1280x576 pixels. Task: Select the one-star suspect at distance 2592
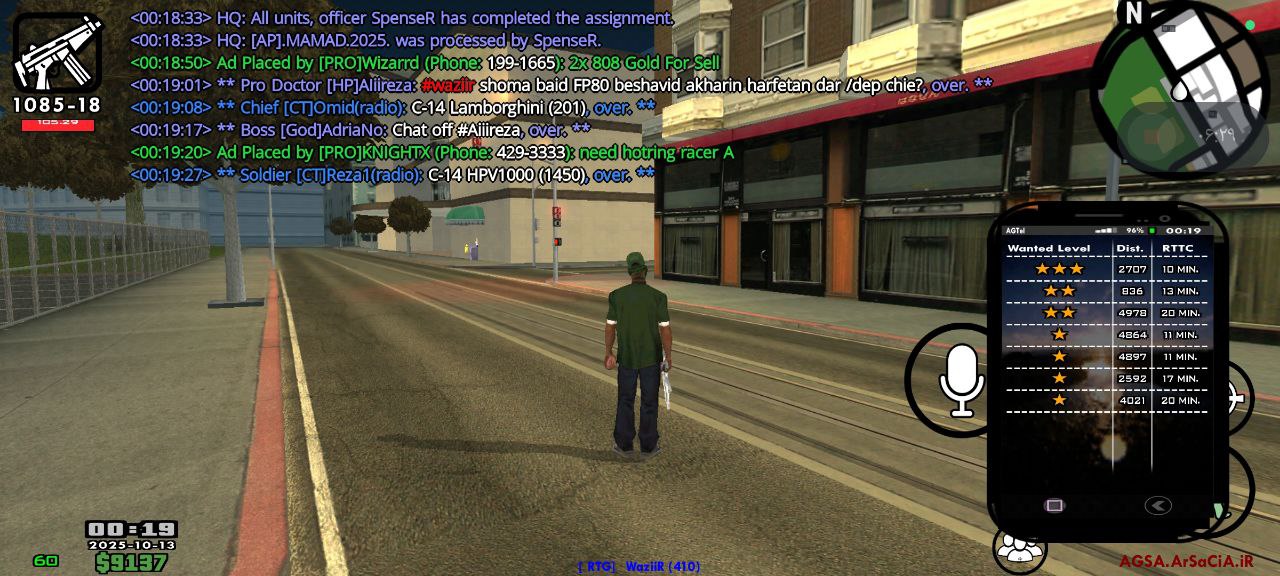pyautogui.click(x=1105, y=379)
